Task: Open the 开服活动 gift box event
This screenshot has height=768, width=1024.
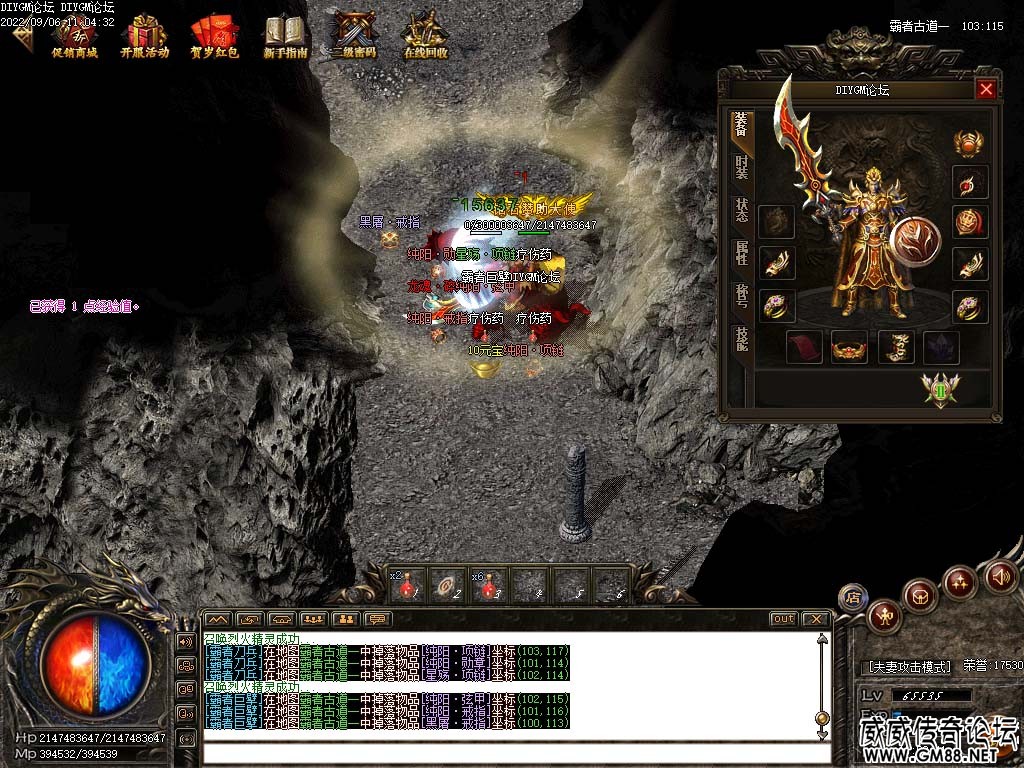Action: [x=145, y=36]
